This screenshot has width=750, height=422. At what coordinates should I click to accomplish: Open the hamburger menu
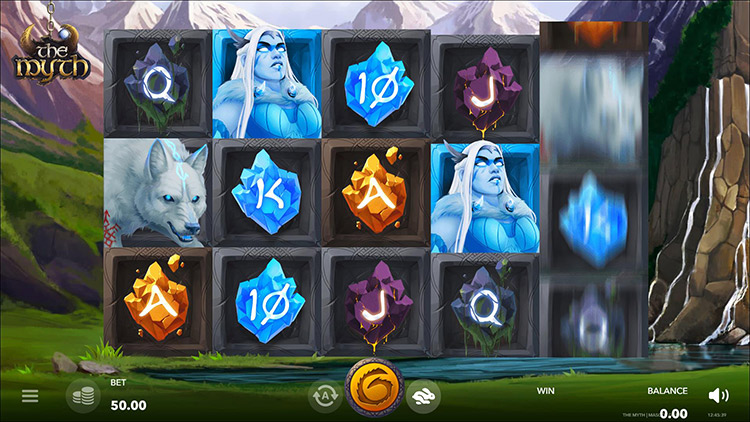click(x=30, y=396)
